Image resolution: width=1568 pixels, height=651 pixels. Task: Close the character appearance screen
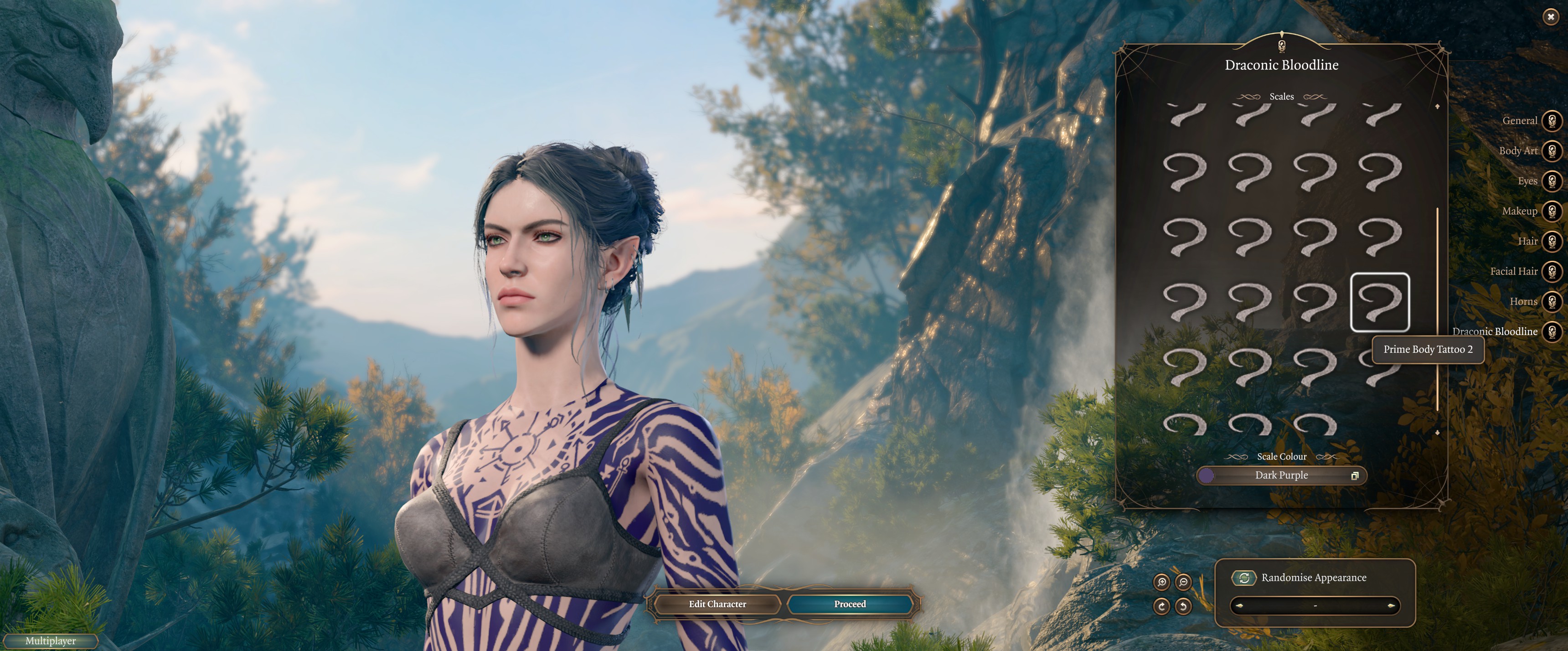pos(1550,17)
